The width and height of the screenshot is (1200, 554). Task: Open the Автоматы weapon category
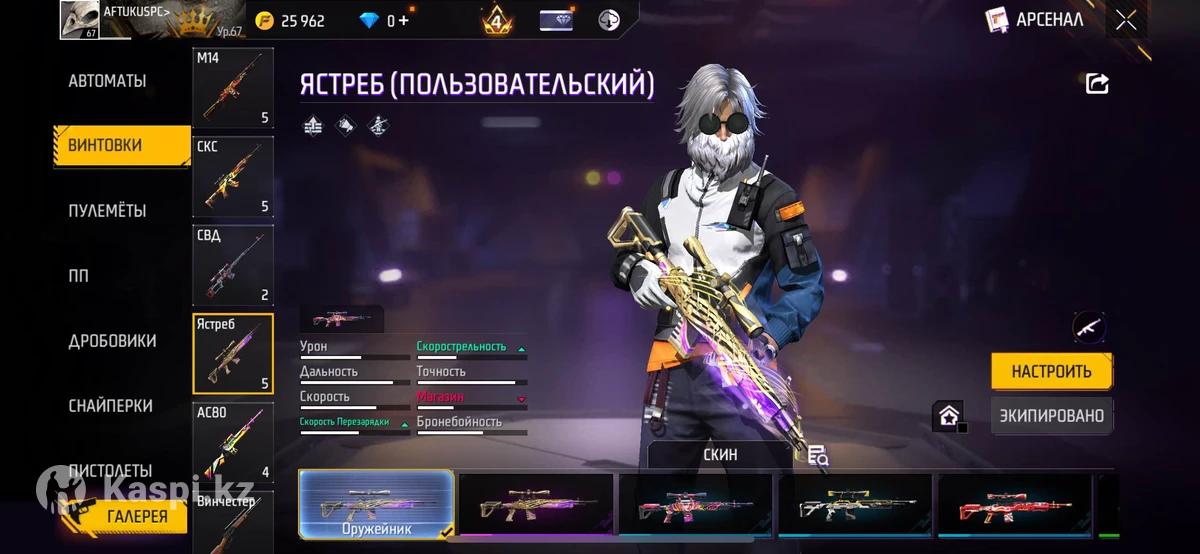click(x=107, y=81)
